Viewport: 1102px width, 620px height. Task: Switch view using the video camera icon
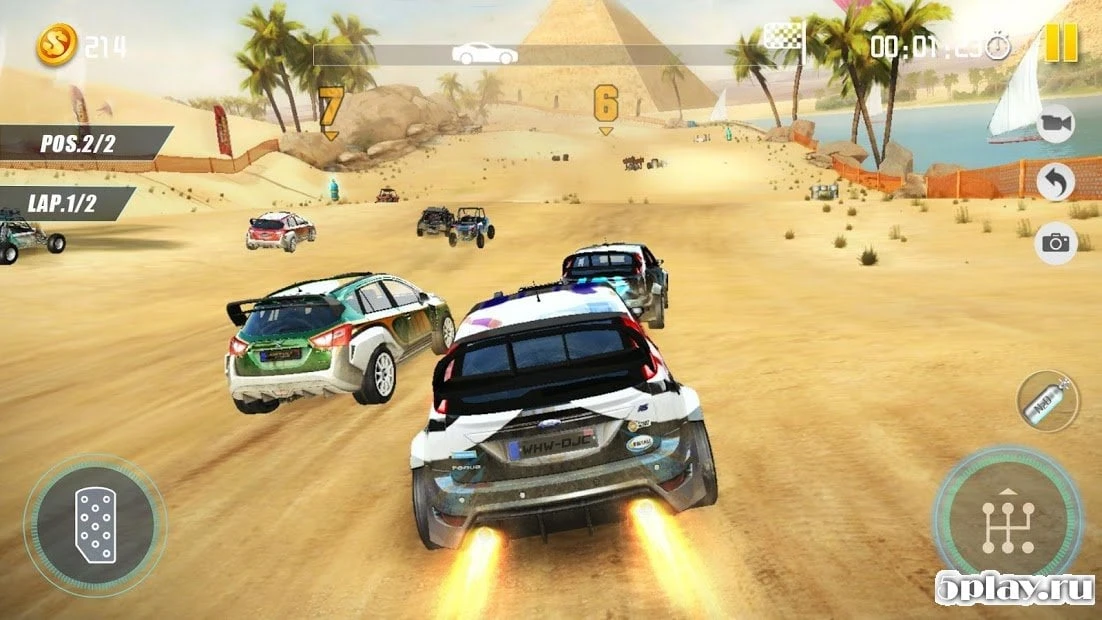pyautogui.click(x=1054, y=123)
